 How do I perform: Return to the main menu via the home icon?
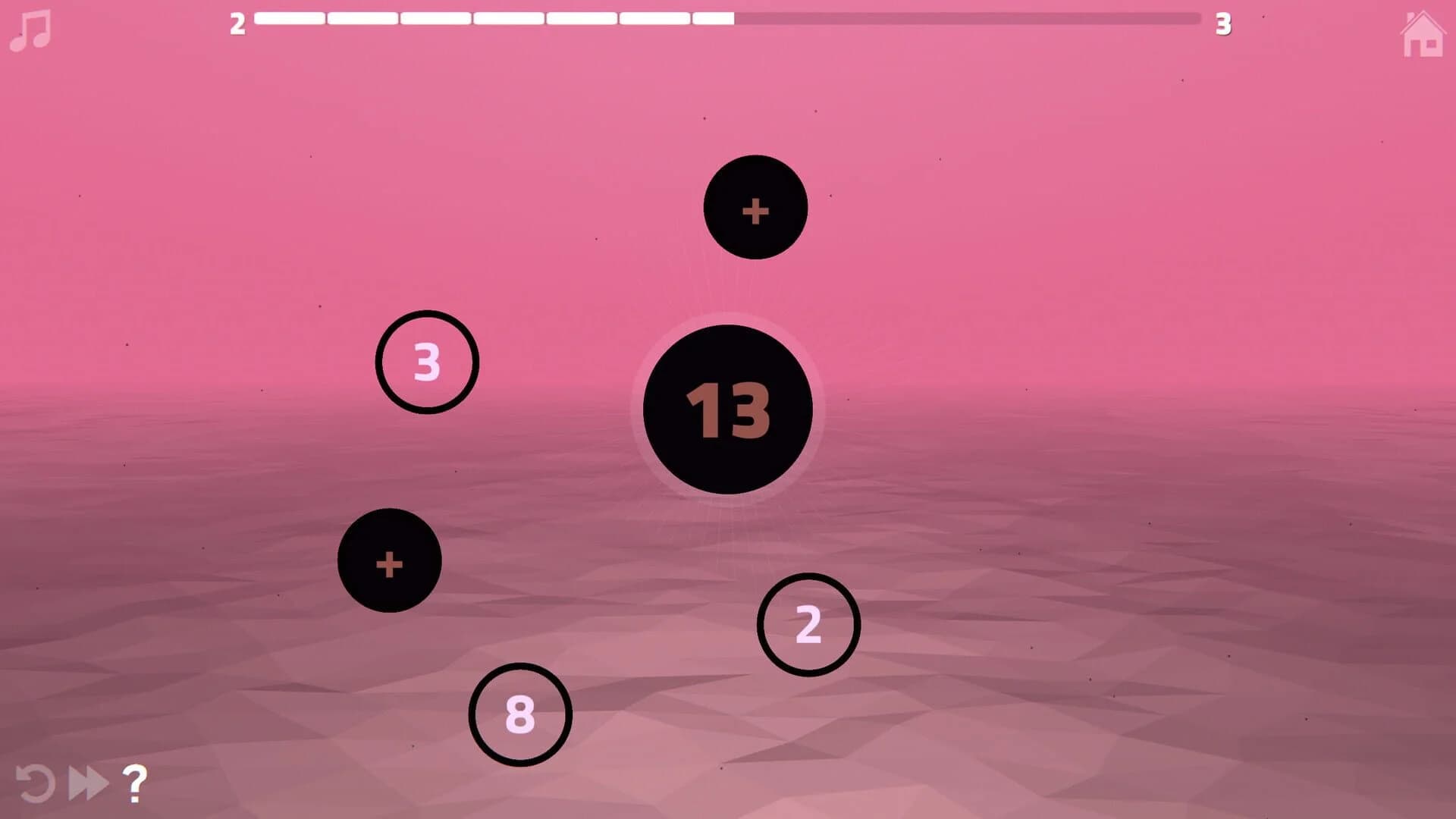[1424, 34]
